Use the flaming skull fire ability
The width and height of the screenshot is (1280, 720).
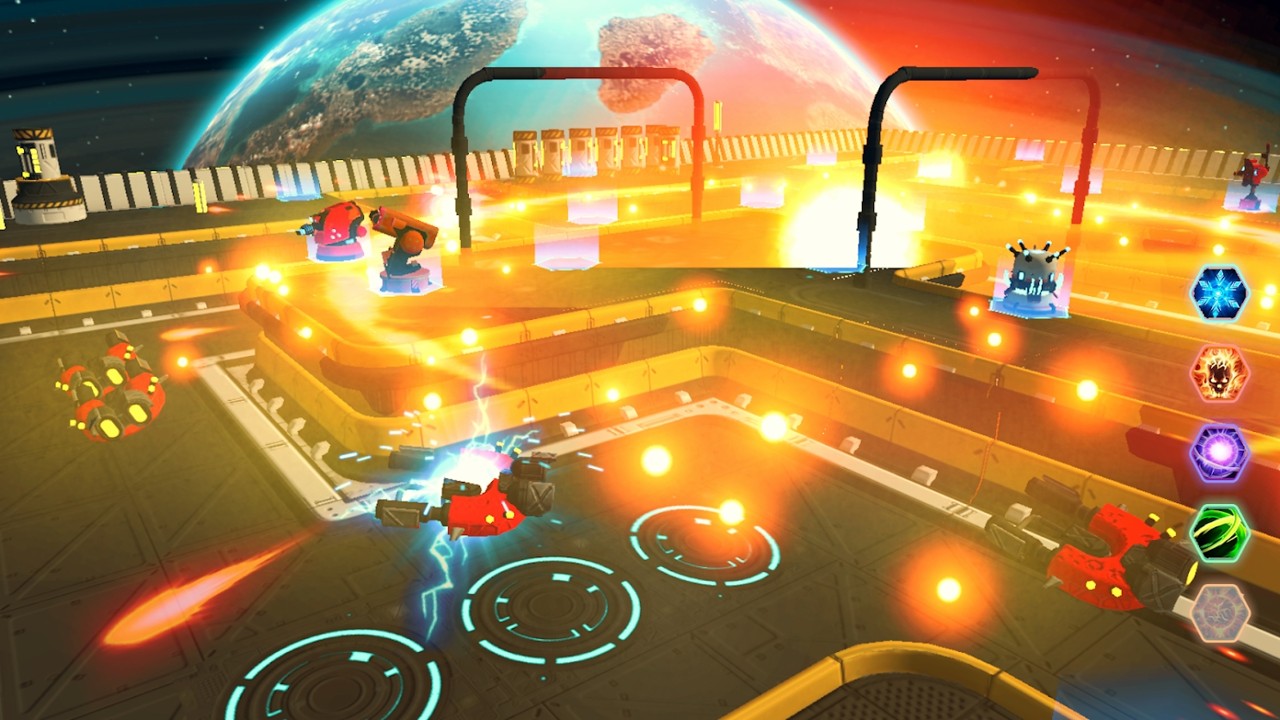point(1219,374)
